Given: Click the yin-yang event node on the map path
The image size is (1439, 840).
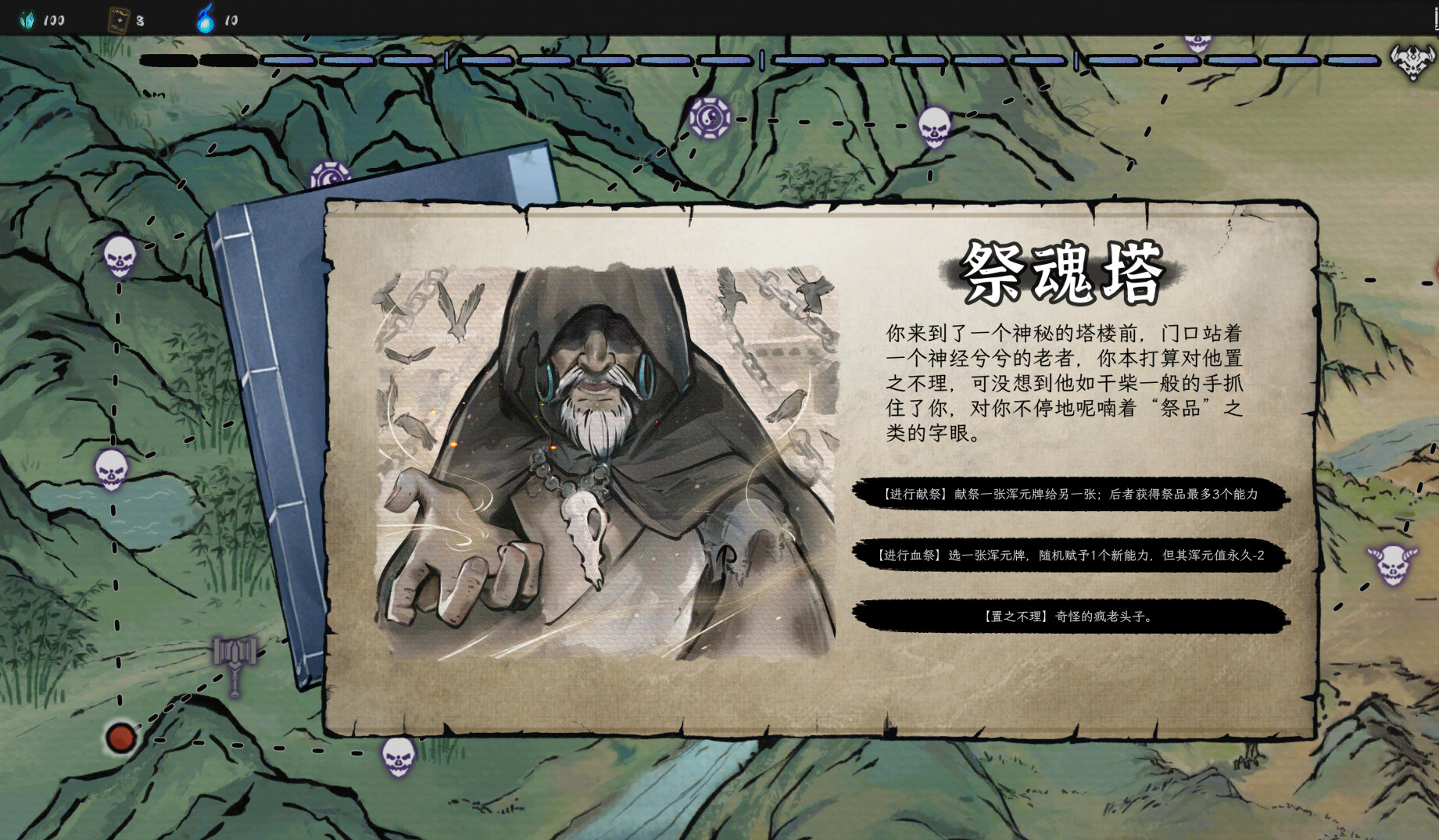Looking at the screenshot, I should tap(711, 119).
